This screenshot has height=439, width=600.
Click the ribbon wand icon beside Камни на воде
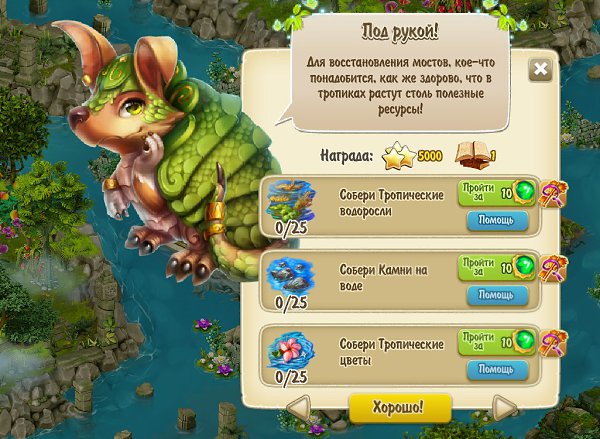[552, 268]
